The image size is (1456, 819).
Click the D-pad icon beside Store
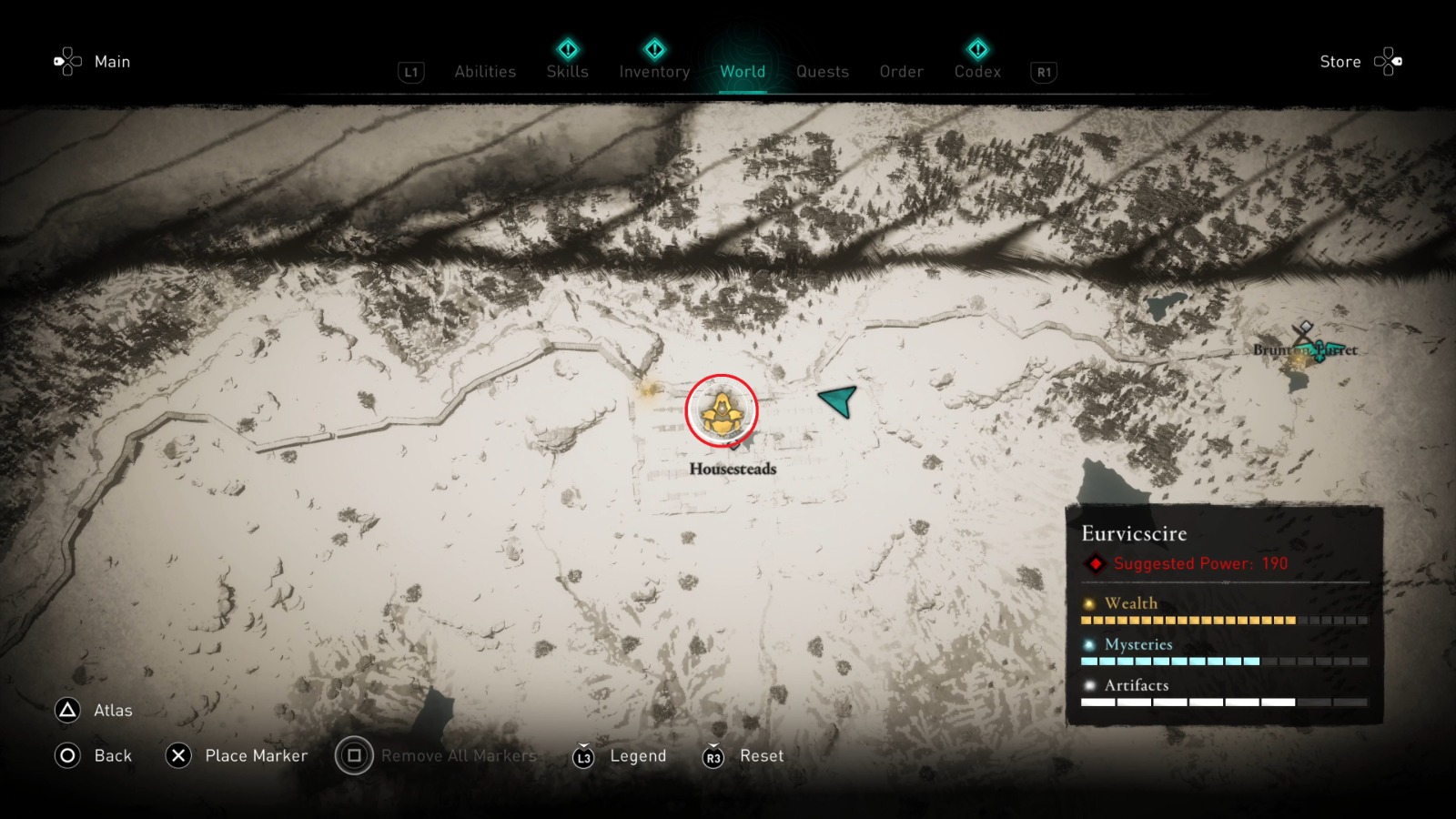(1390, 61)
